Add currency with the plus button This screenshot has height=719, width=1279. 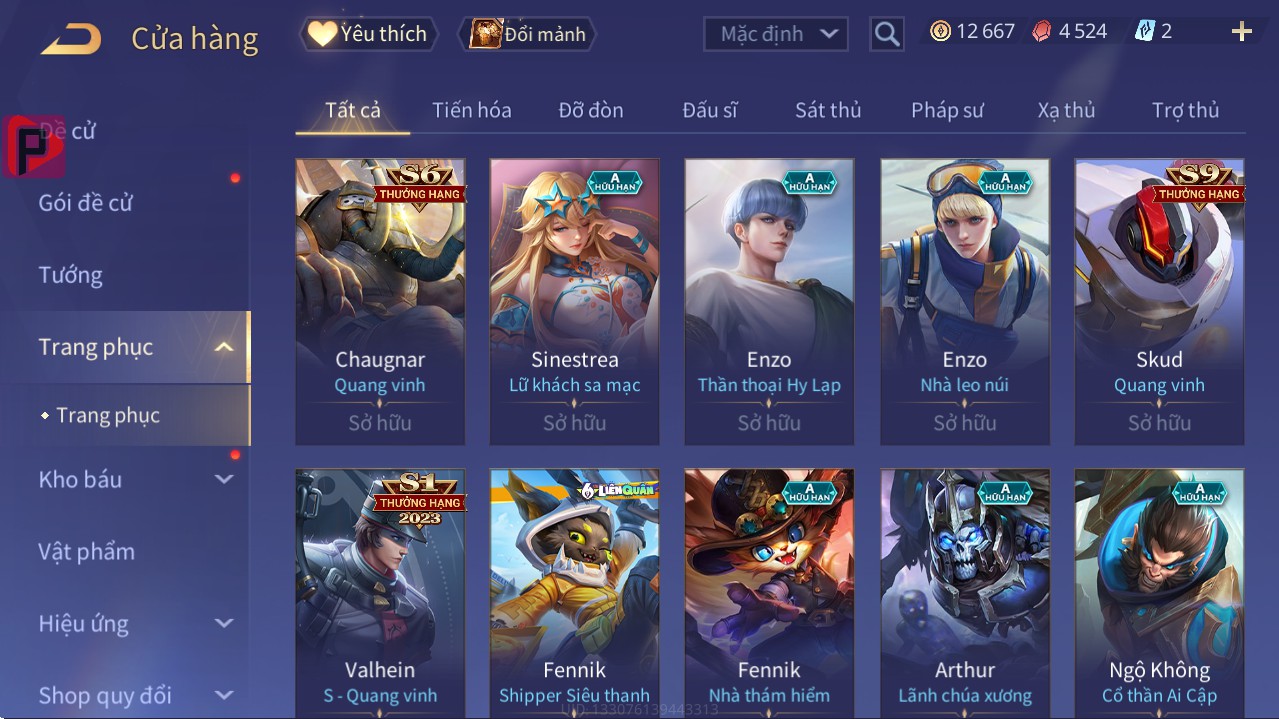(x=1241, y=32)
